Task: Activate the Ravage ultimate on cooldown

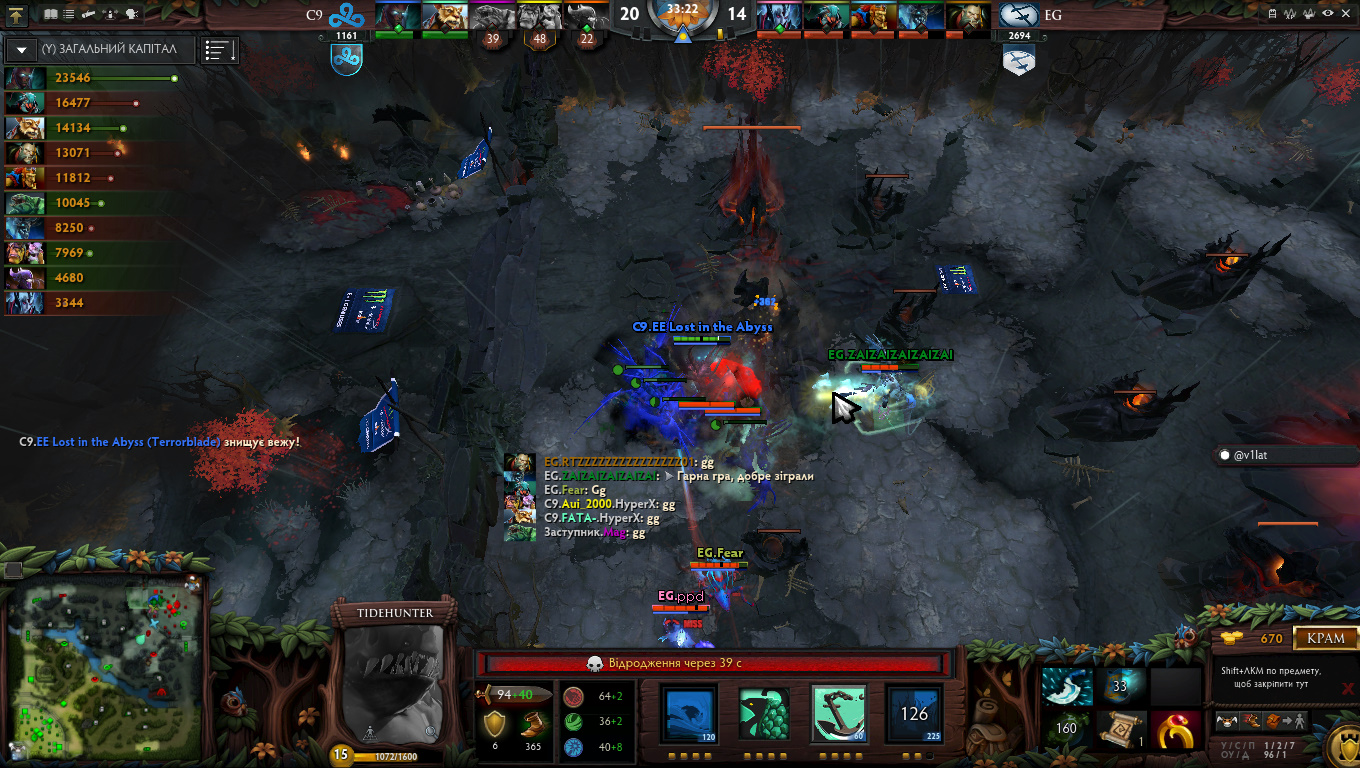Action: pyautogui.click(x=914, y=713)
